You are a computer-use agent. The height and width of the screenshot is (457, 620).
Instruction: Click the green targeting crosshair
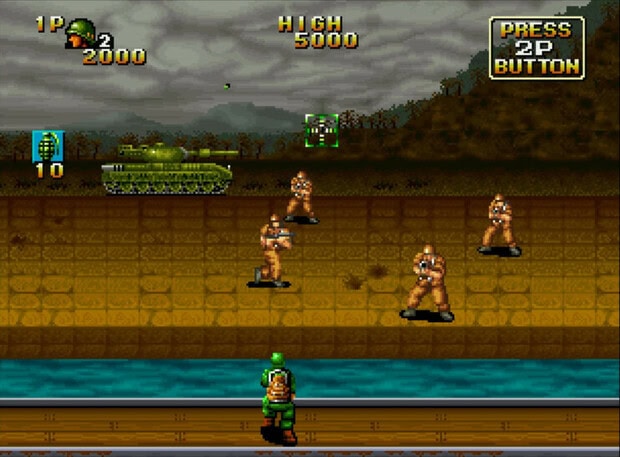[x=321, y=130]
